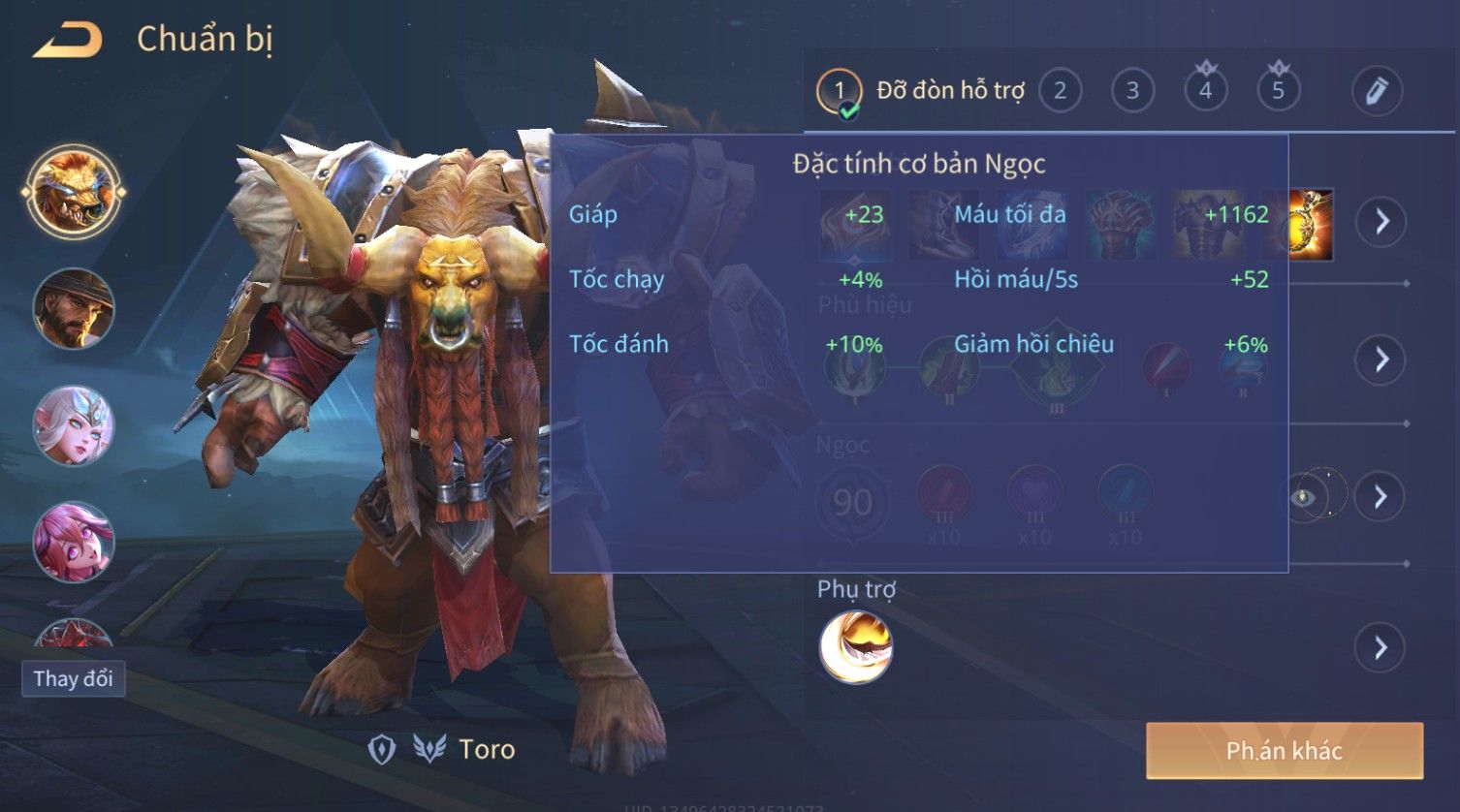Choose the cowboy hat hero portrait
The image size is (1460, 812).
(x=74, y=308)
